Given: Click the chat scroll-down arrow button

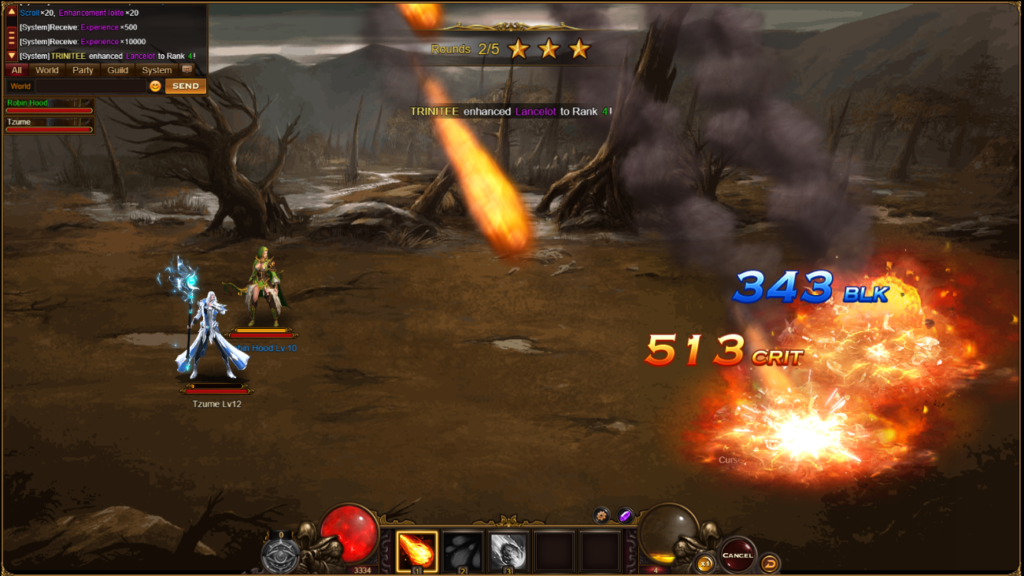Looking at the screenshot, I should tap(12, 55).
